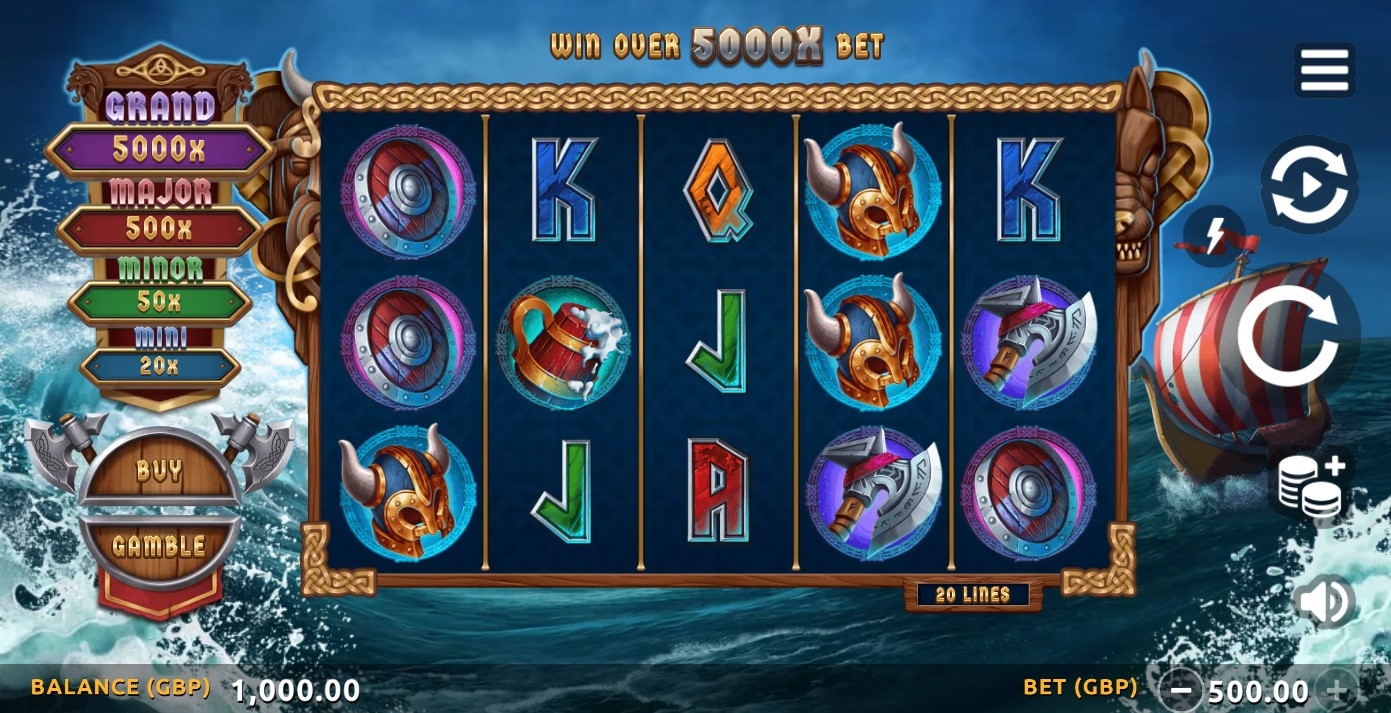Open the hamburger menu
Viewport: 1391px width, 713px height.
[1325, 70]
